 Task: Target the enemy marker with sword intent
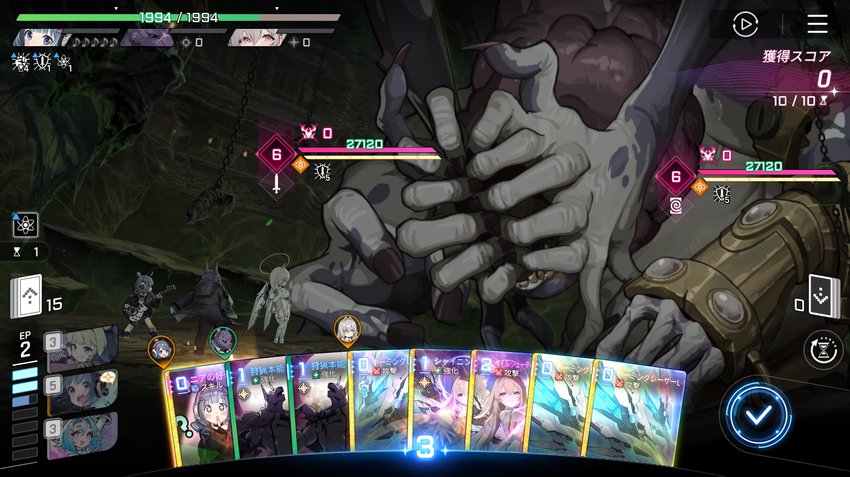coord(276,156)
